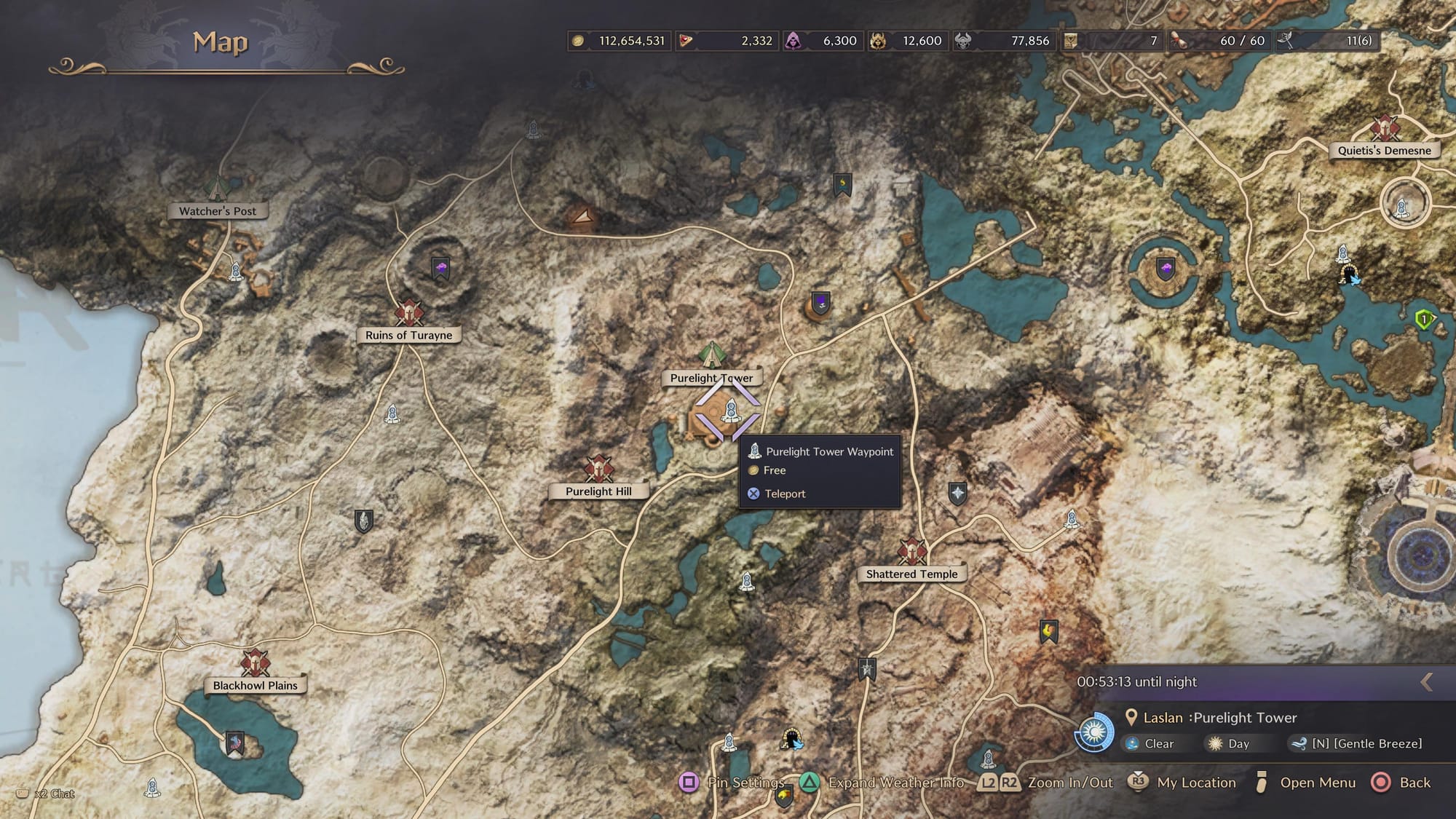Center map on My Location
Viewport: 1456px width, 819px height.
tap(1195, 783)
